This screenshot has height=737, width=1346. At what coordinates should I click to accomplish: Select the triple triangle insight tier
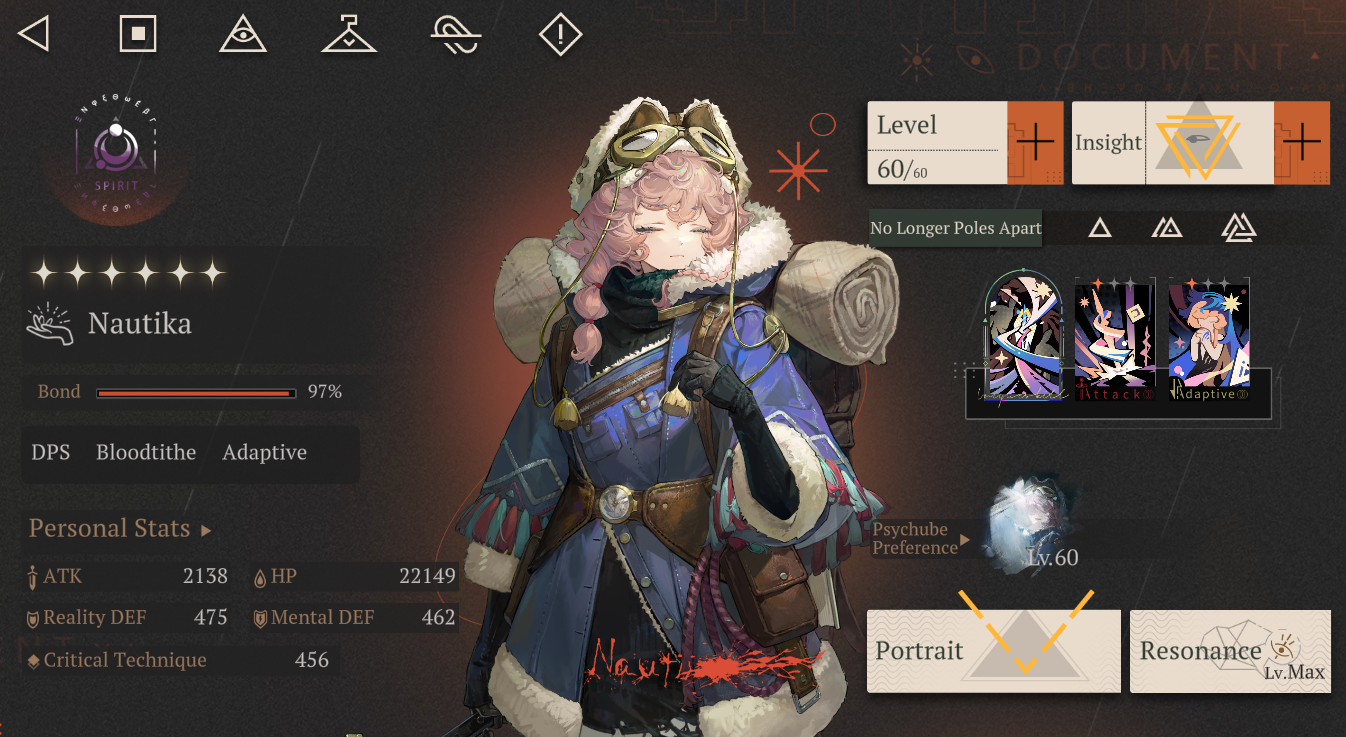(1239, 228)
